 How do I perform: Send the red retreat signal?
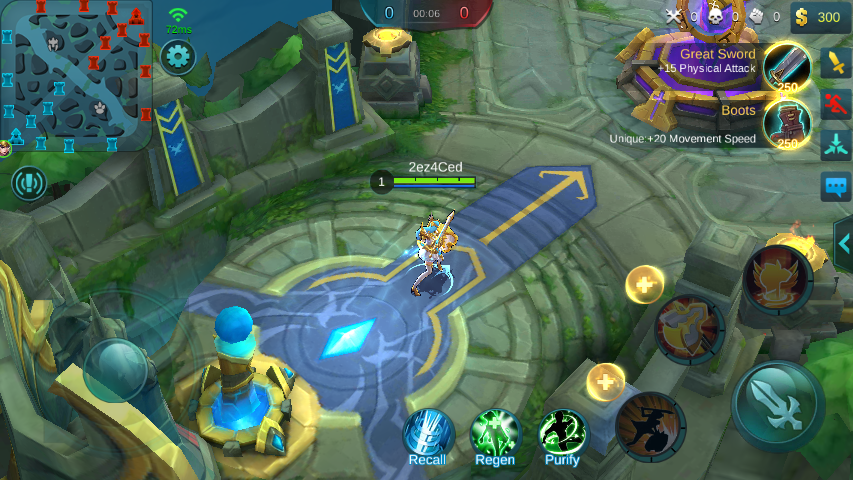835,103
